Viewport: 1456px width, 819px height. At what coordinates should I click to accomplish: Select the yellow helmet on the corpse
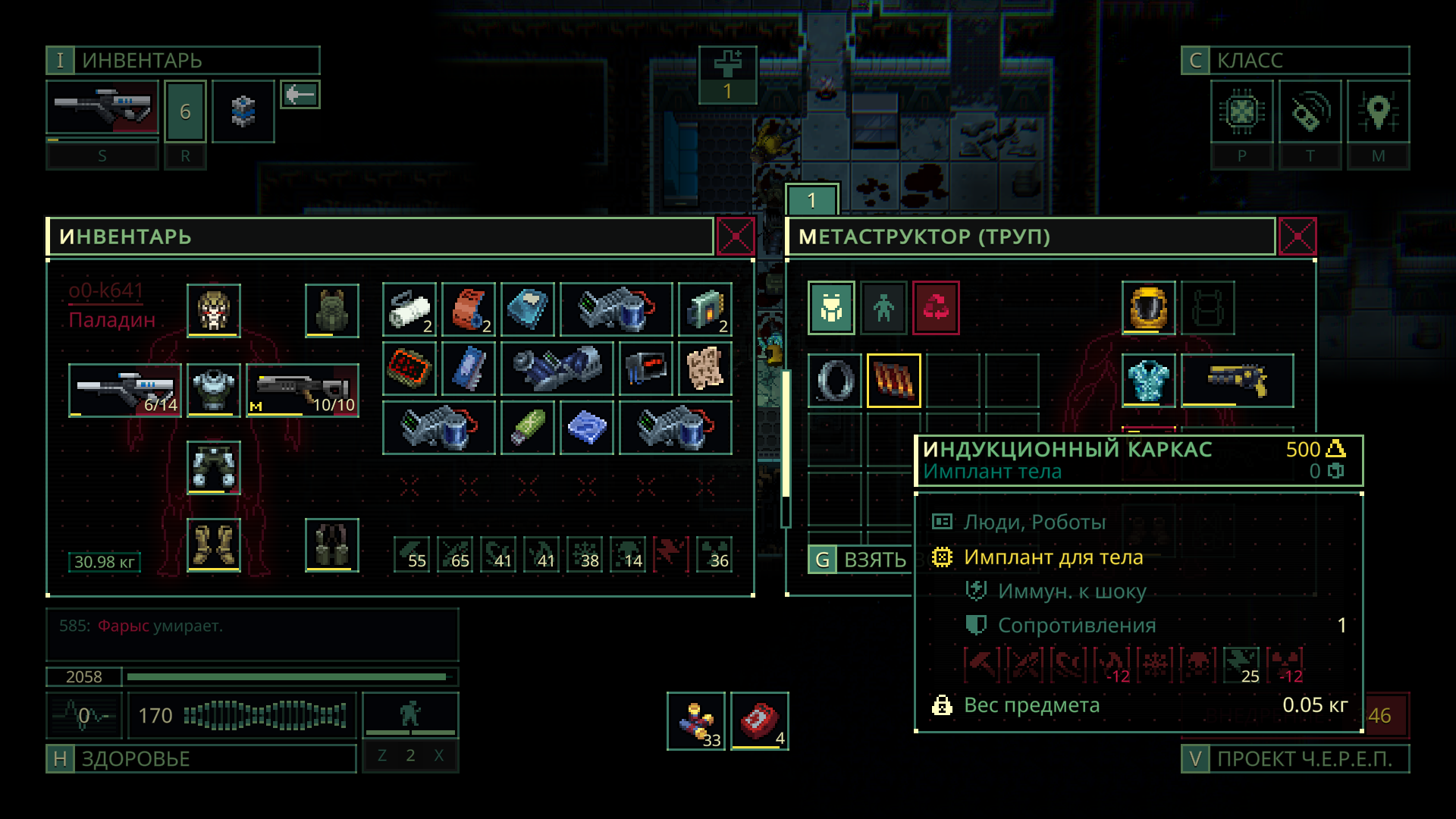pos(1148,308)
